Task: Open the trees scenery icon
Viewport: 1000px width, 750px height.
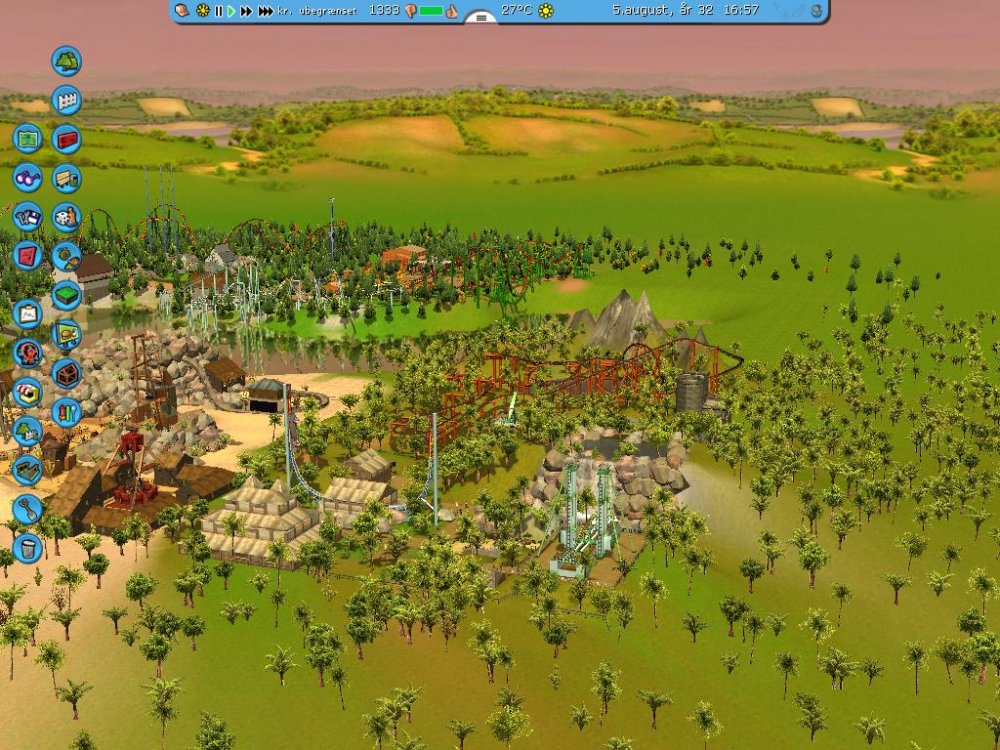Action: pos(66,61)
